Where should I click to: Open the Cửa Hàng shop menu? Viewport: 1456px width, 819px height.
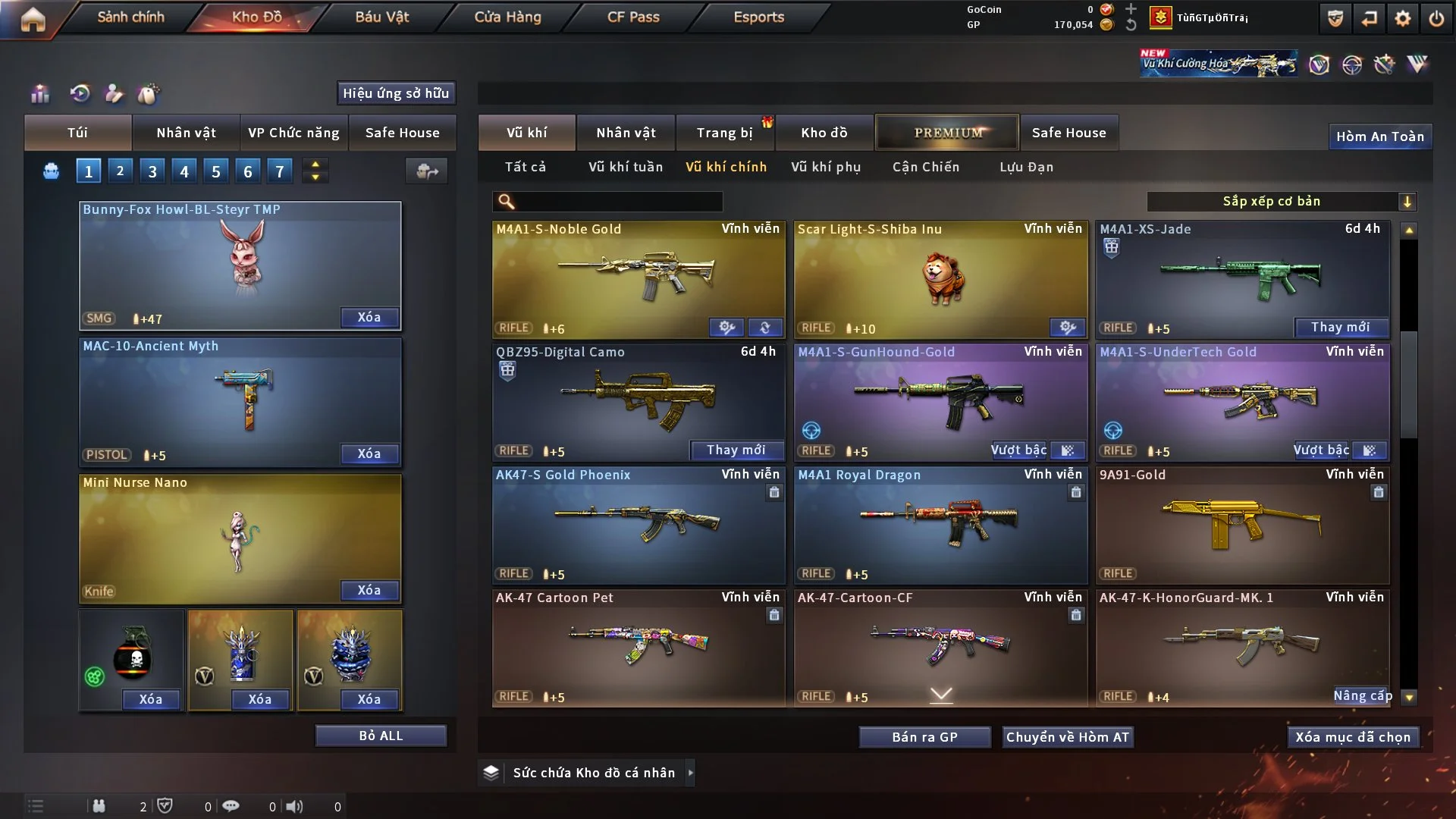(507, 17)
